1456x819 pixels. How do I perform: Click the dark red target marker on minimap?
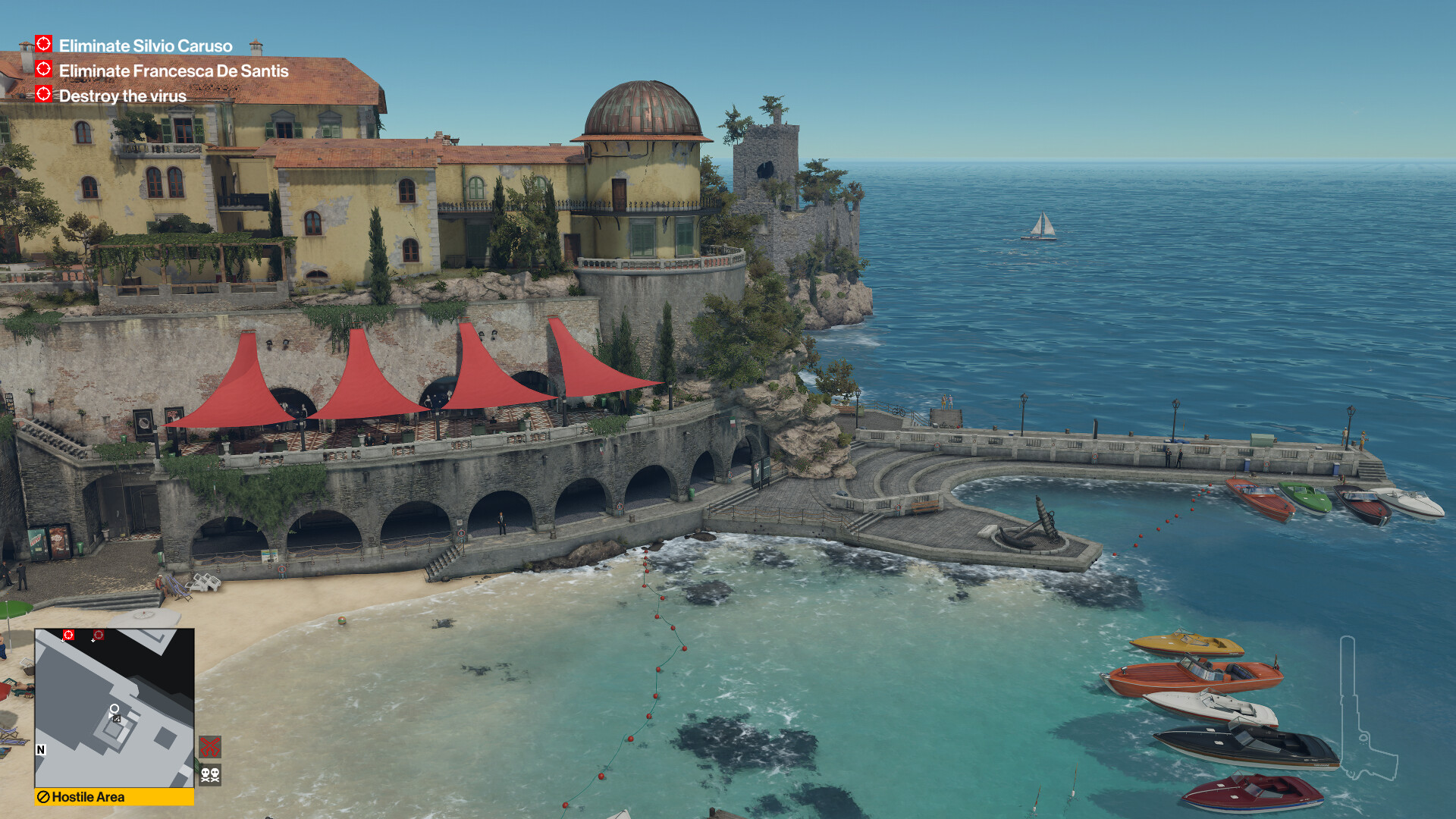(99, 635)
